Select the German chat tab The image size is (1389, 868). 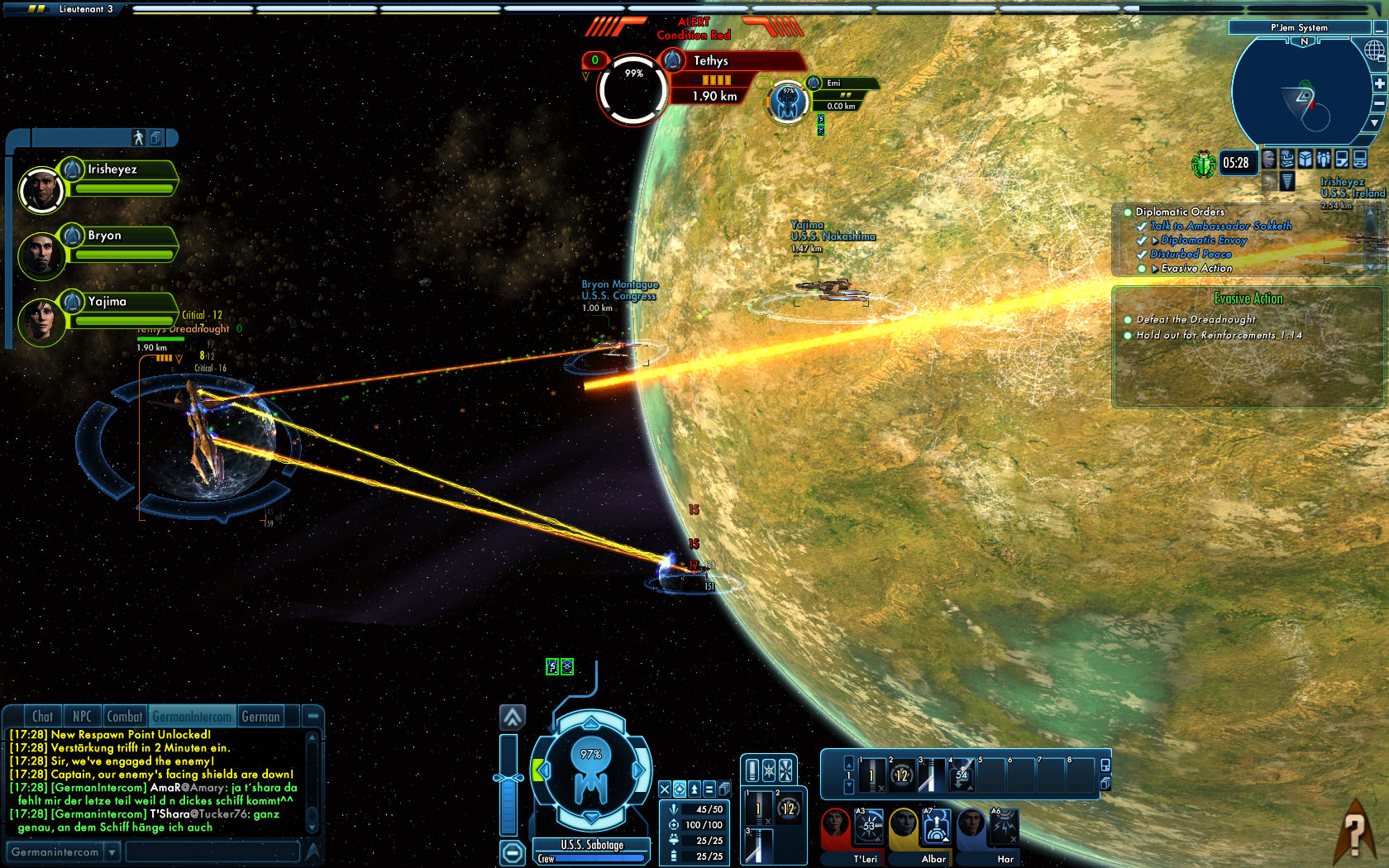(x=260, y=717)
